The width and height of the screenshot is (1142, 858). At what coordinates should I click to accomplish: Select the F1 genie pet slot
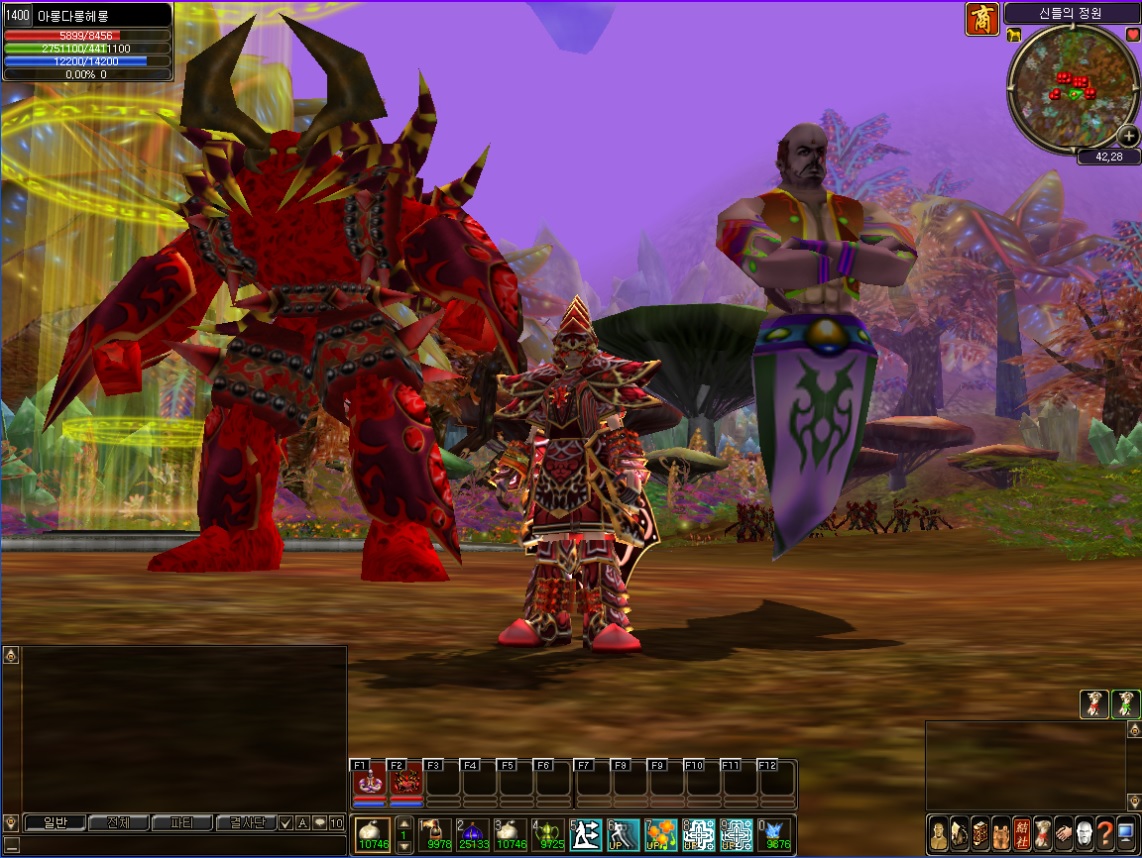tap(367, 781)
